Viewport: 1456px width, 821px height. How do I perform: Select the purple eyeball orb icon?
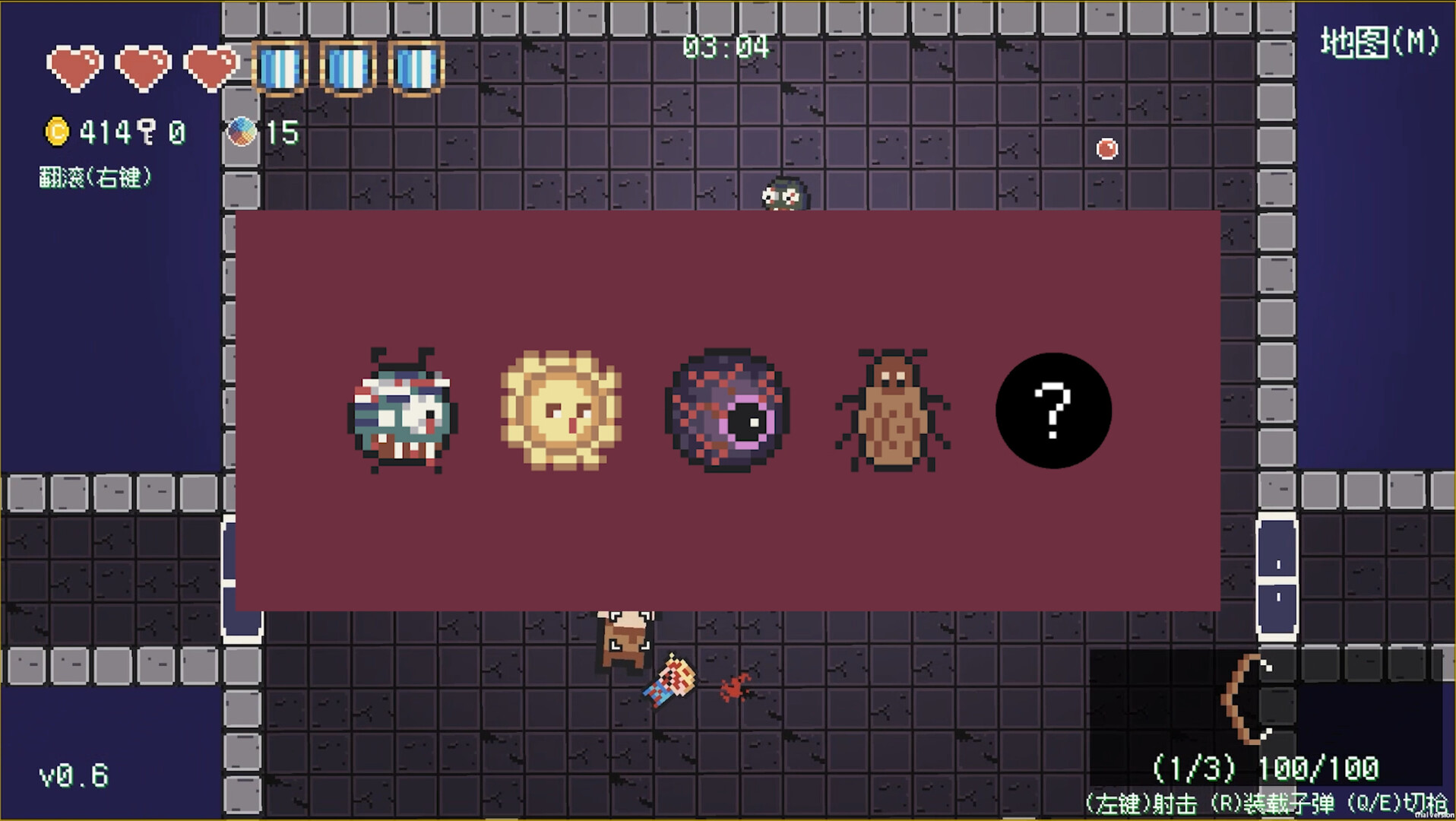tap(726, 410)
